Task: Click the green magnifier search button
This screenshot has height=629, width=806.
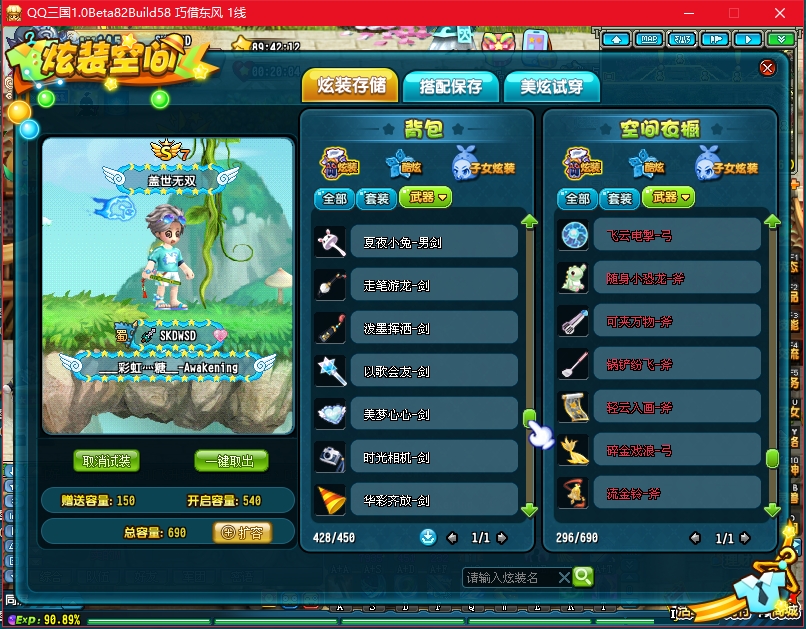Action: [583, 576]
